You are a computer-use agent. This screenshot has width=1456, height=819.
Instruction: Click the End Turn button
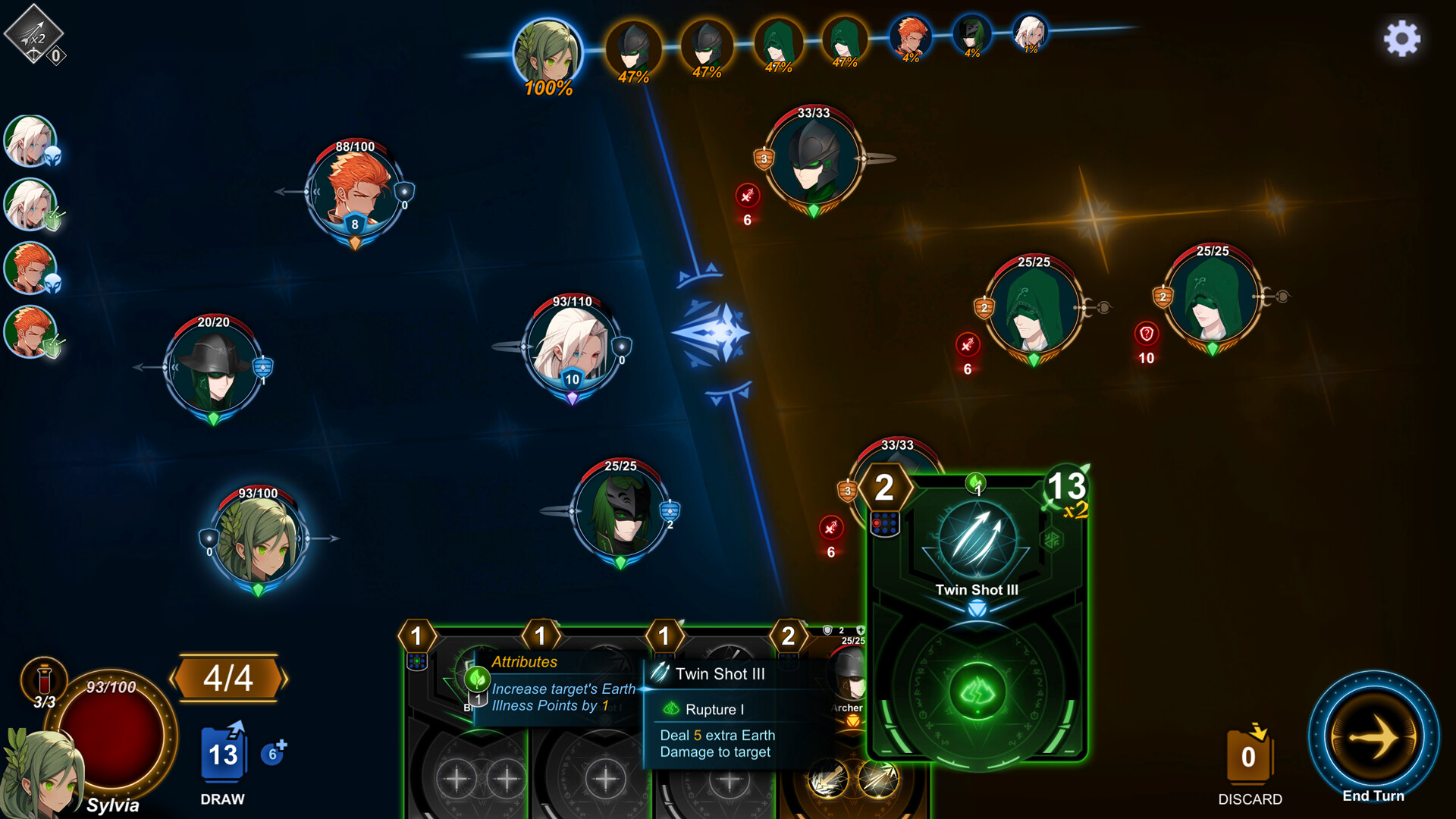coord(1373,736)
